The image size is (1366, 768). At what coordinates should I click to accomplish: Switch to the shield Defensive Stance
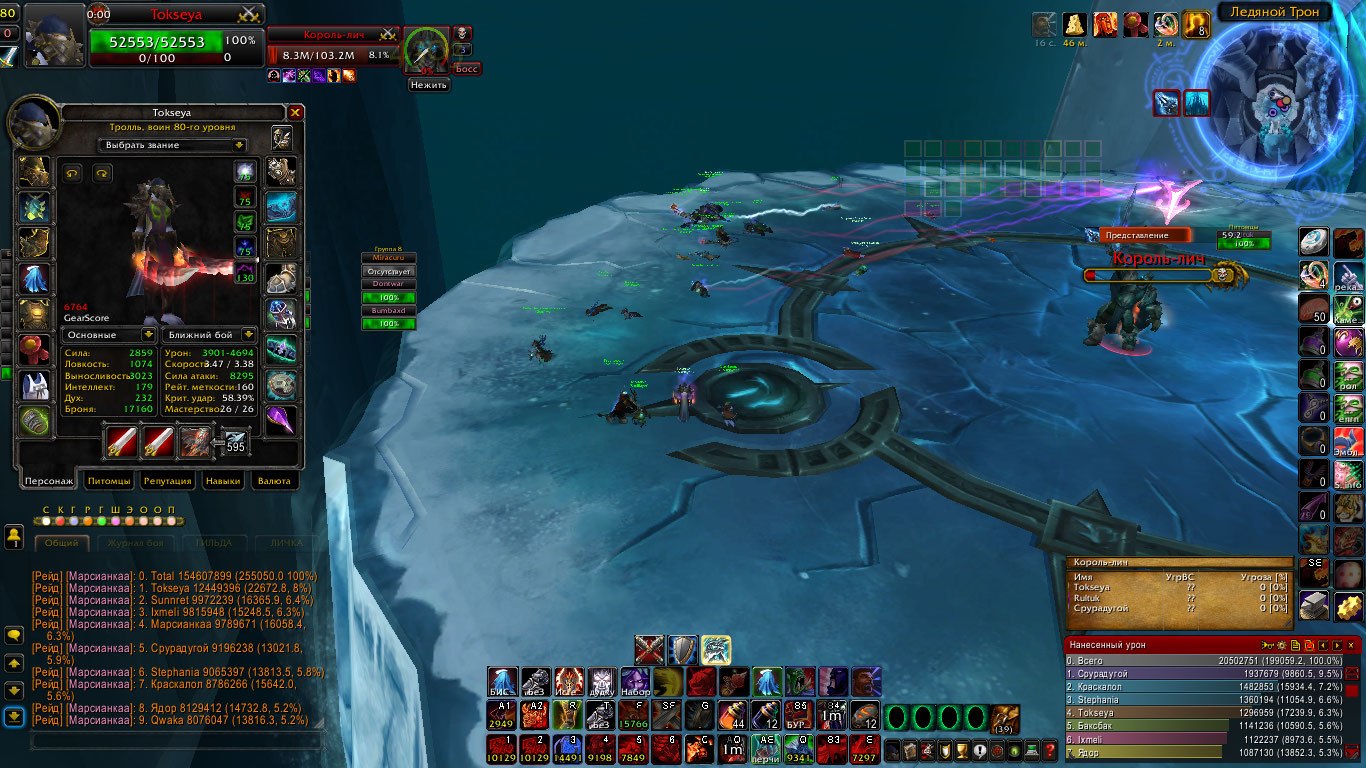click(x=683, y=650)
